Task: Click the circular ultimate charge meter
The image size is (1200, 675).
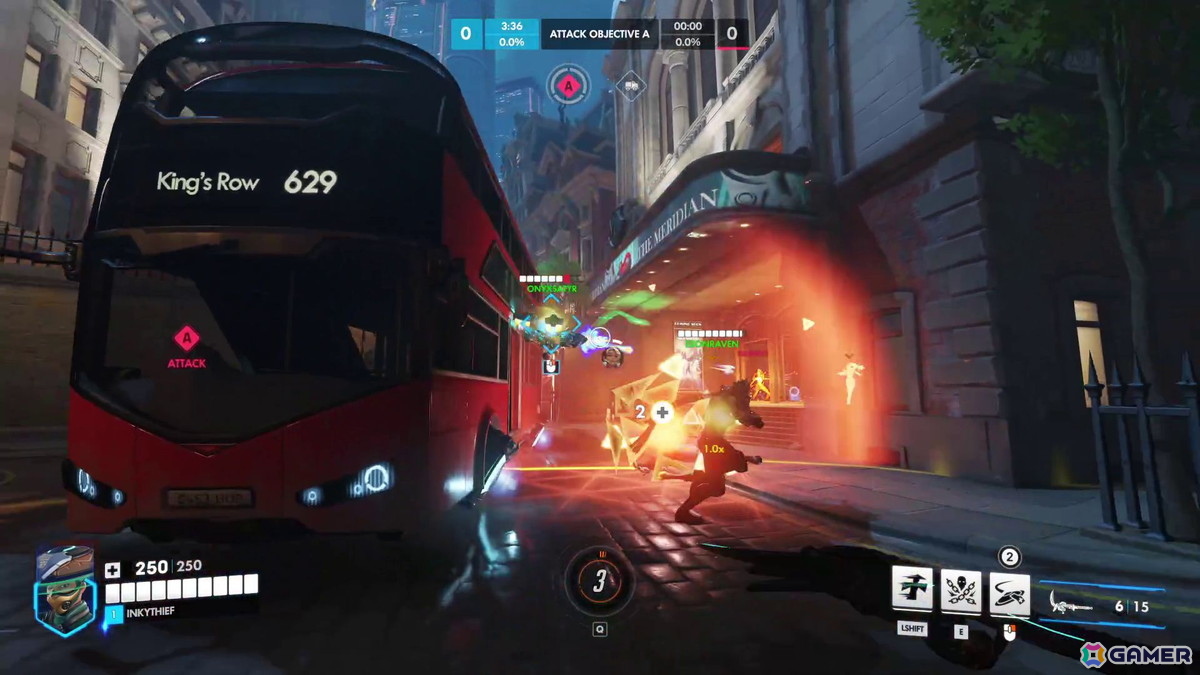Action: tap(598, 582)
